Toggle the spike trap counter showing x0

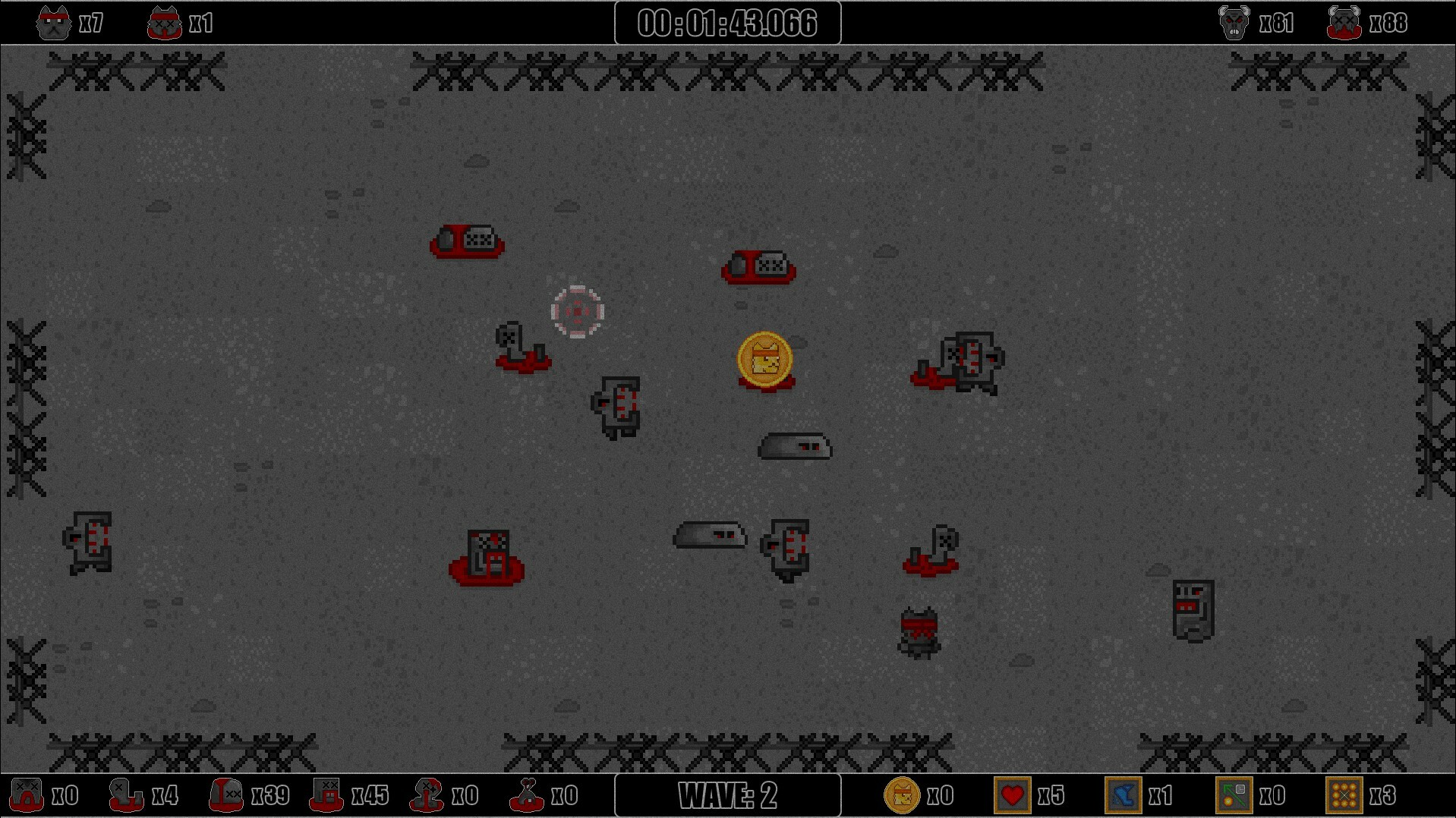tap(26, 796)
